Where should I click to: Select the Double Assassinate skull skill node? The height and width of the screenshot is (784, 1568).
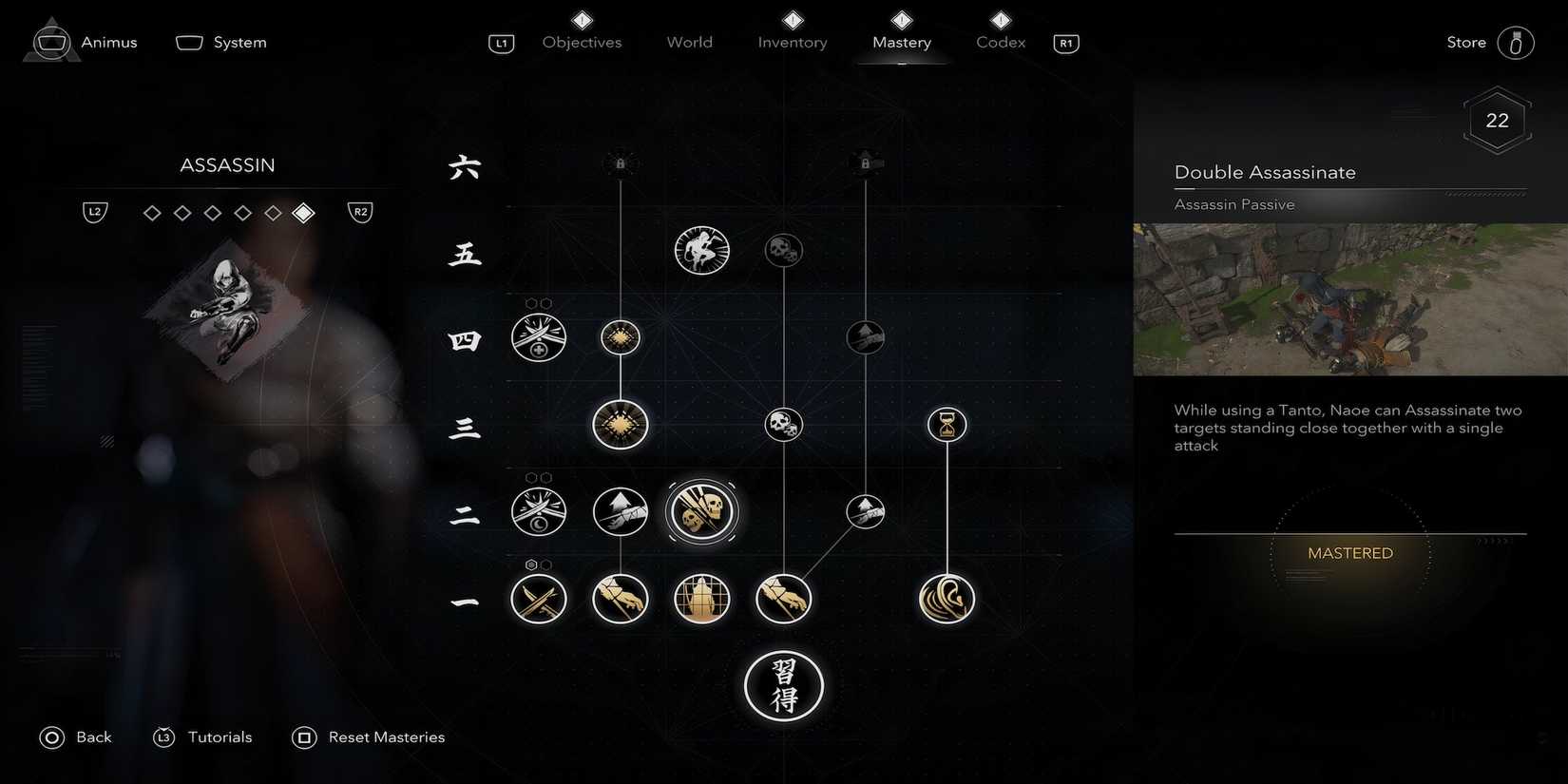701,511
